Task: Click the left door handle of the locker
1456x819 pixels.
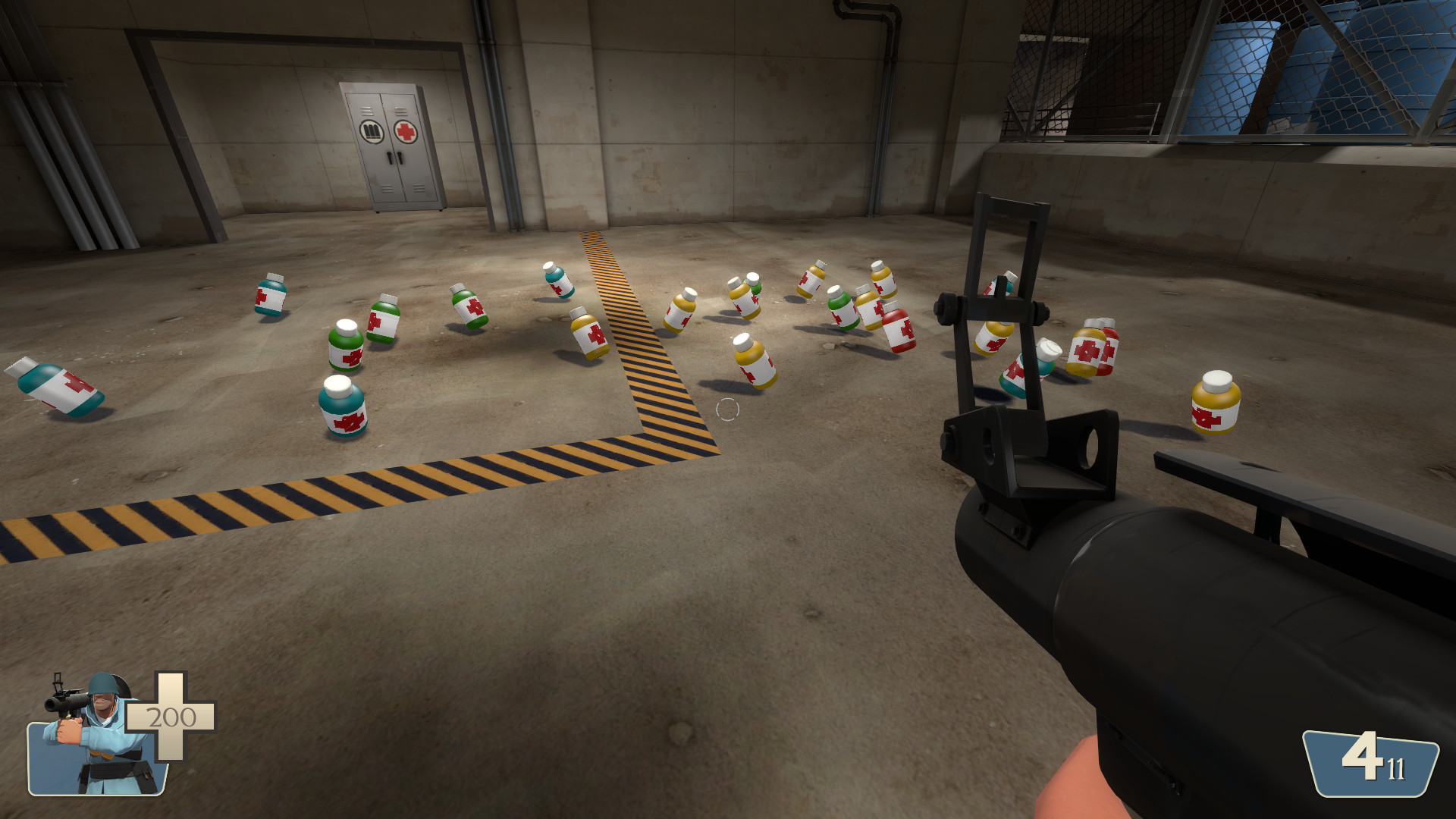Action: pyautogui.click(x=388, y=159)
